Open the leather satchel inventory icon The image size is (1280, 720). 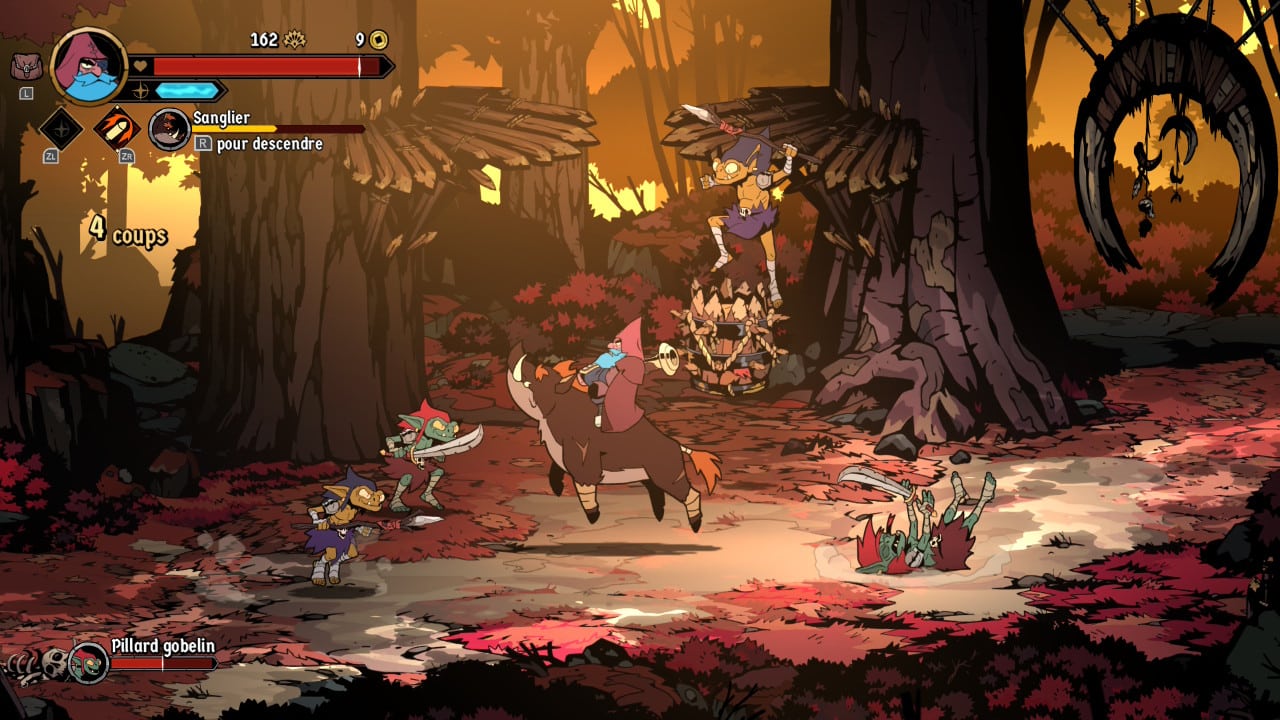click(x=26, y=67)
